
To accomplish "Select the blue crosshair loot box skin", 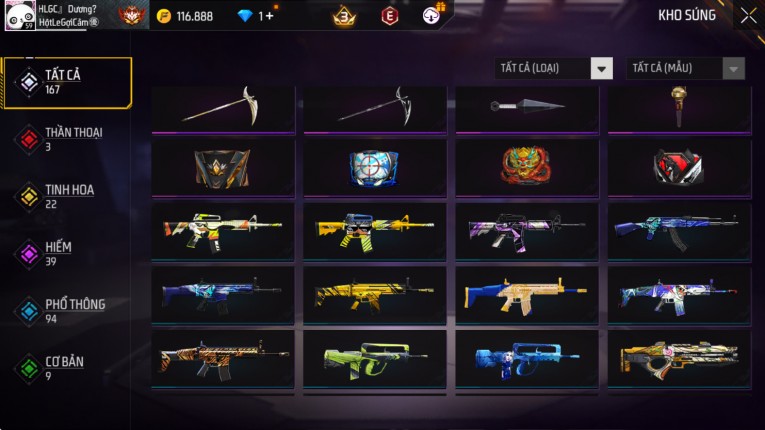I will click(x=375, y=166).
